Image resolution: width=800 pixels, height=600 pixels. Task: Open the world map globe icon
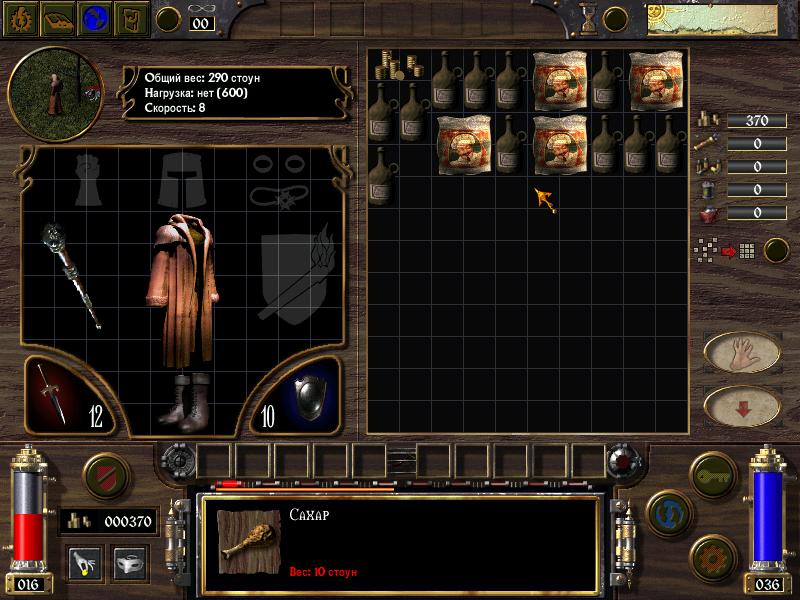point(95,18)
